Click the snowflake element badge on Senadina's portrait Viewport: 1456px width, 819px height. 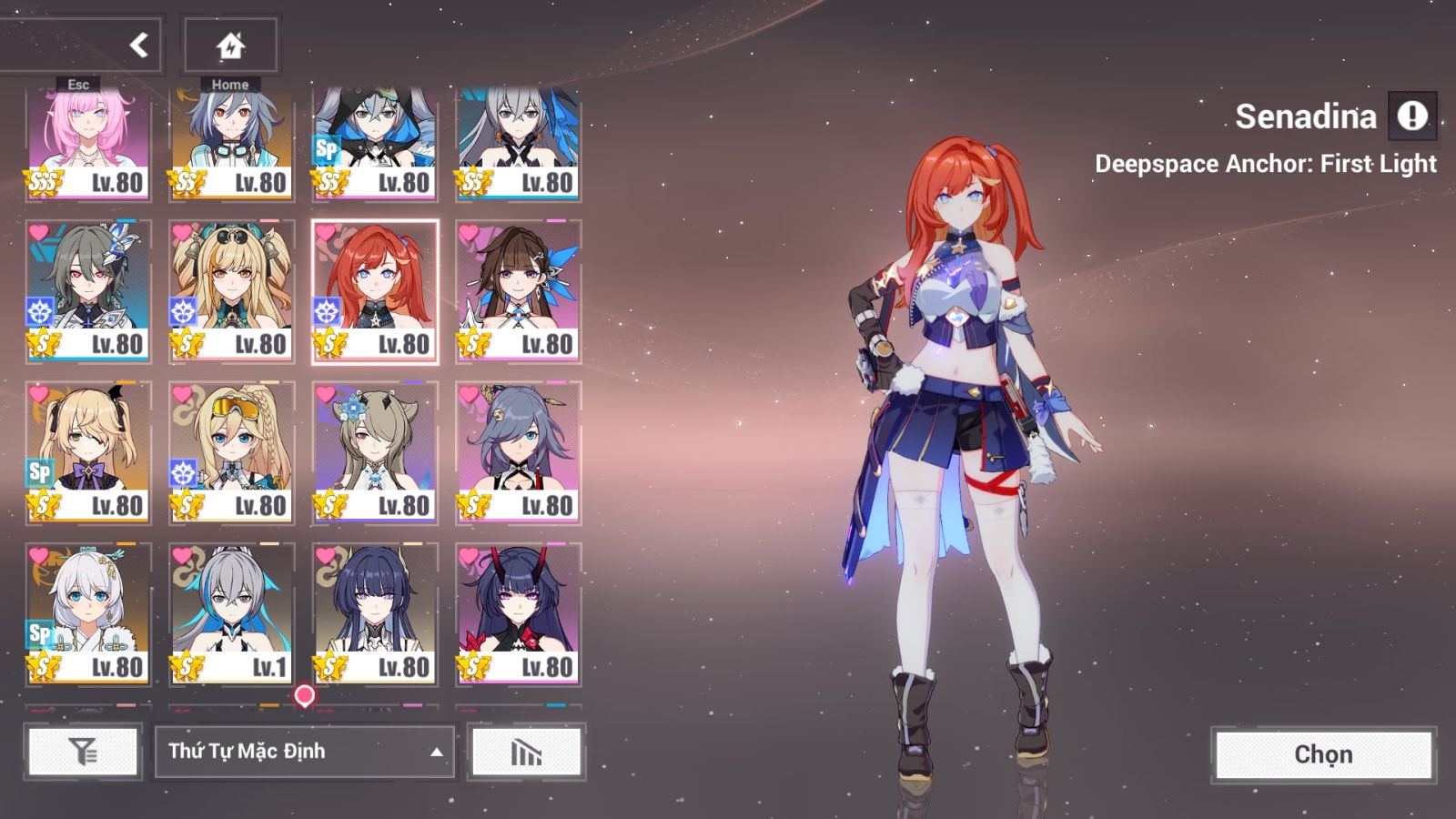click(325, 310)
